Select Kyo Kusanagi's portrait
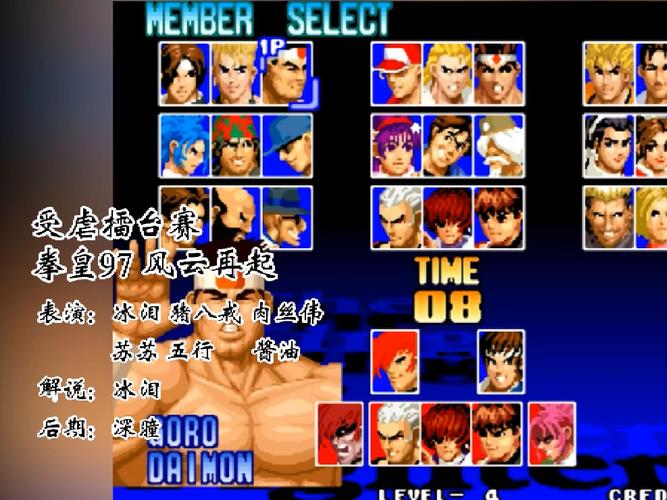 (x=184, y=73)
